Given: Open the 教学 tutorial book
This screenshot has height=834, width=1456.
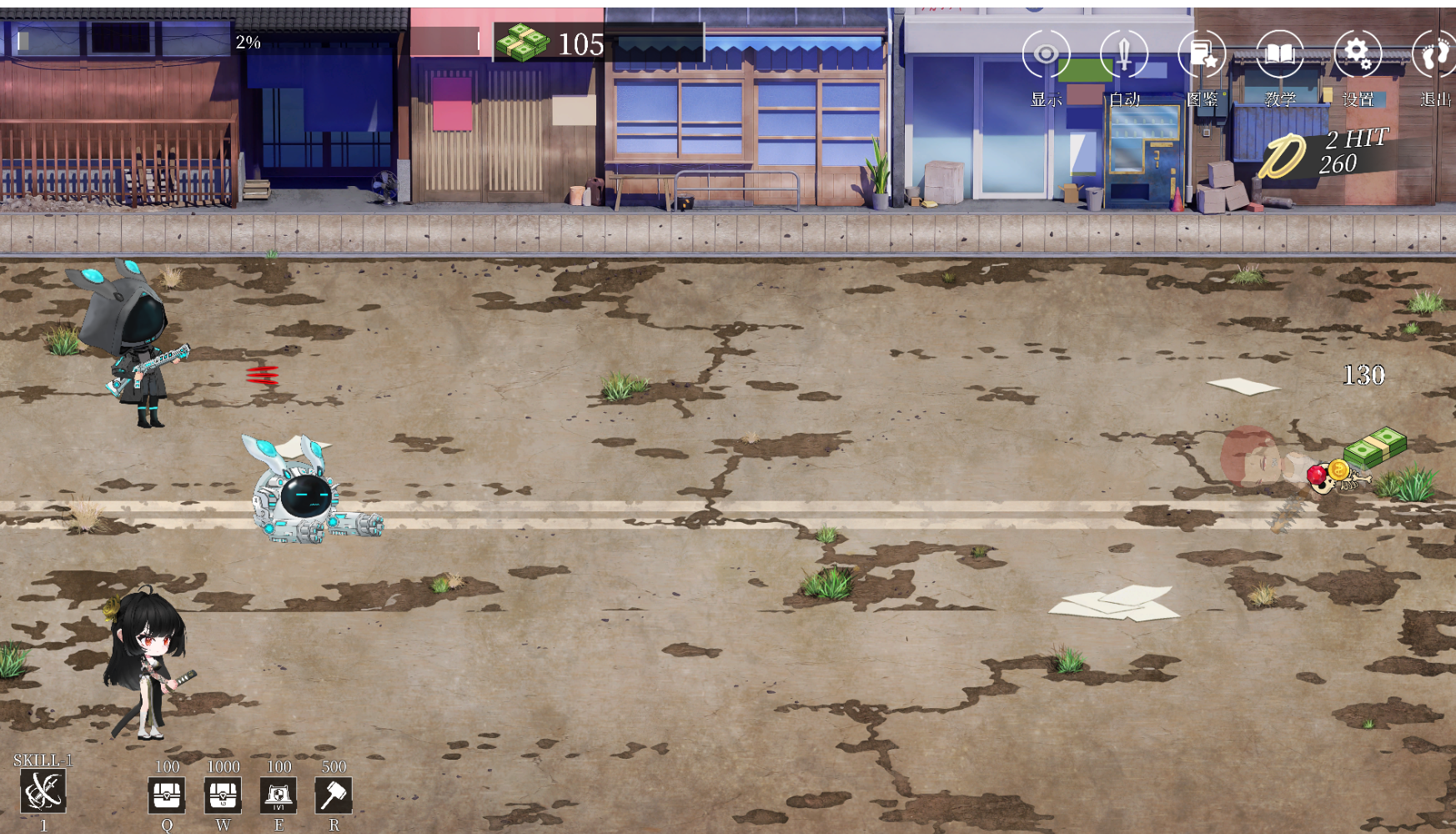Looking at the screenshot, I should [x=1278, y=53].
